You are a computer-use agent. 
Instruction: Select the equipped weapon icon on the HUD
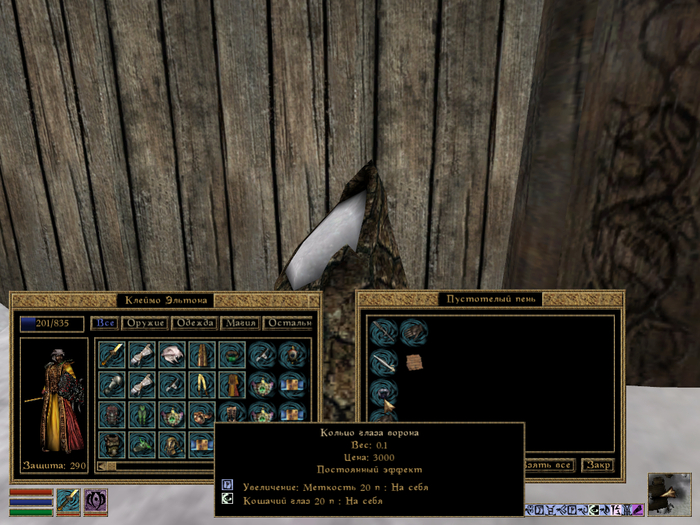tap(68, 500)
